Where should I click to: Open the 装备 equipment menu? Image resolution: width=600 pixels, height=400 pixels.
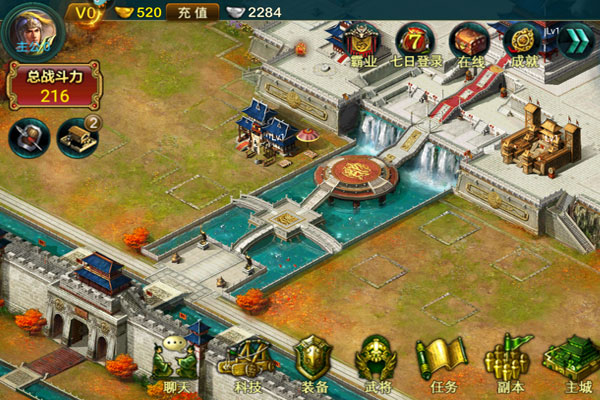click(x=313, y=364)
